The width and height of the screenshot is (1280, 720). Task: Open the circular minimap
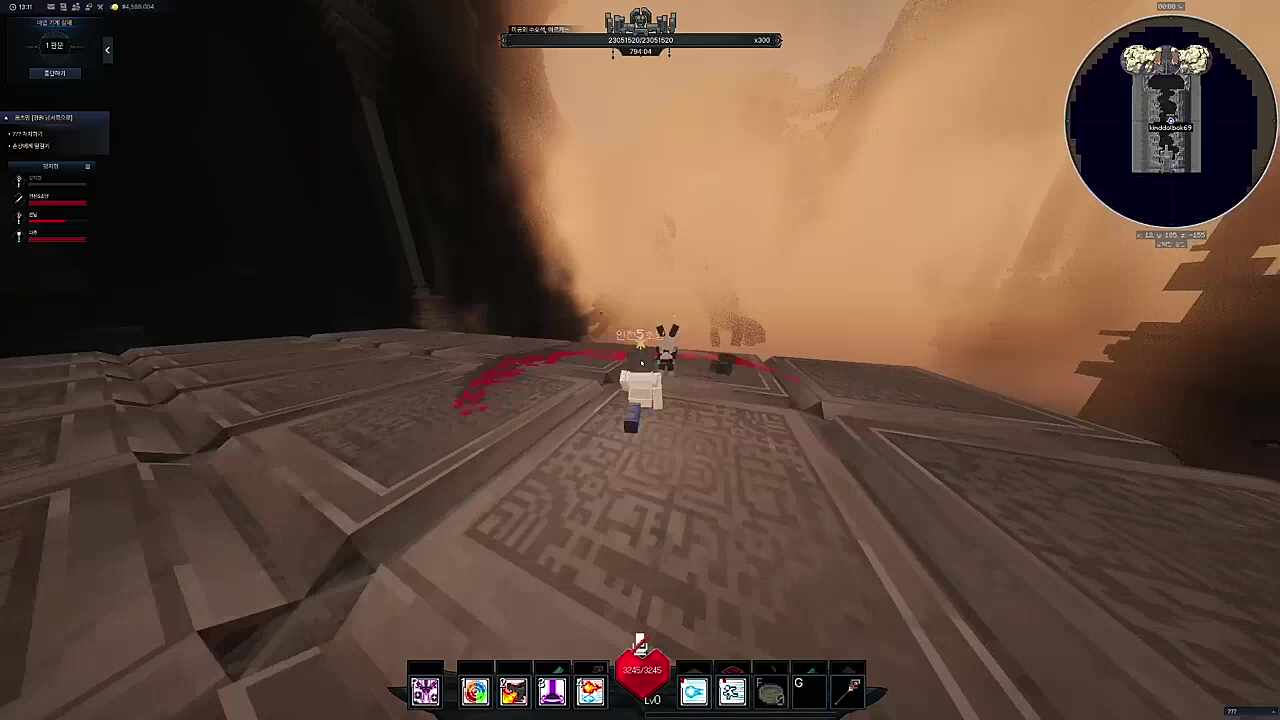1168,122
